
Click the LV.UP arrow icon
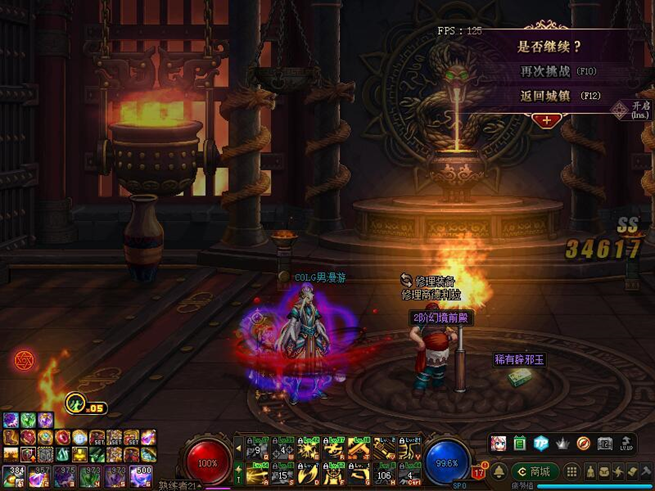pyautogui.click(x=627, y=443)
